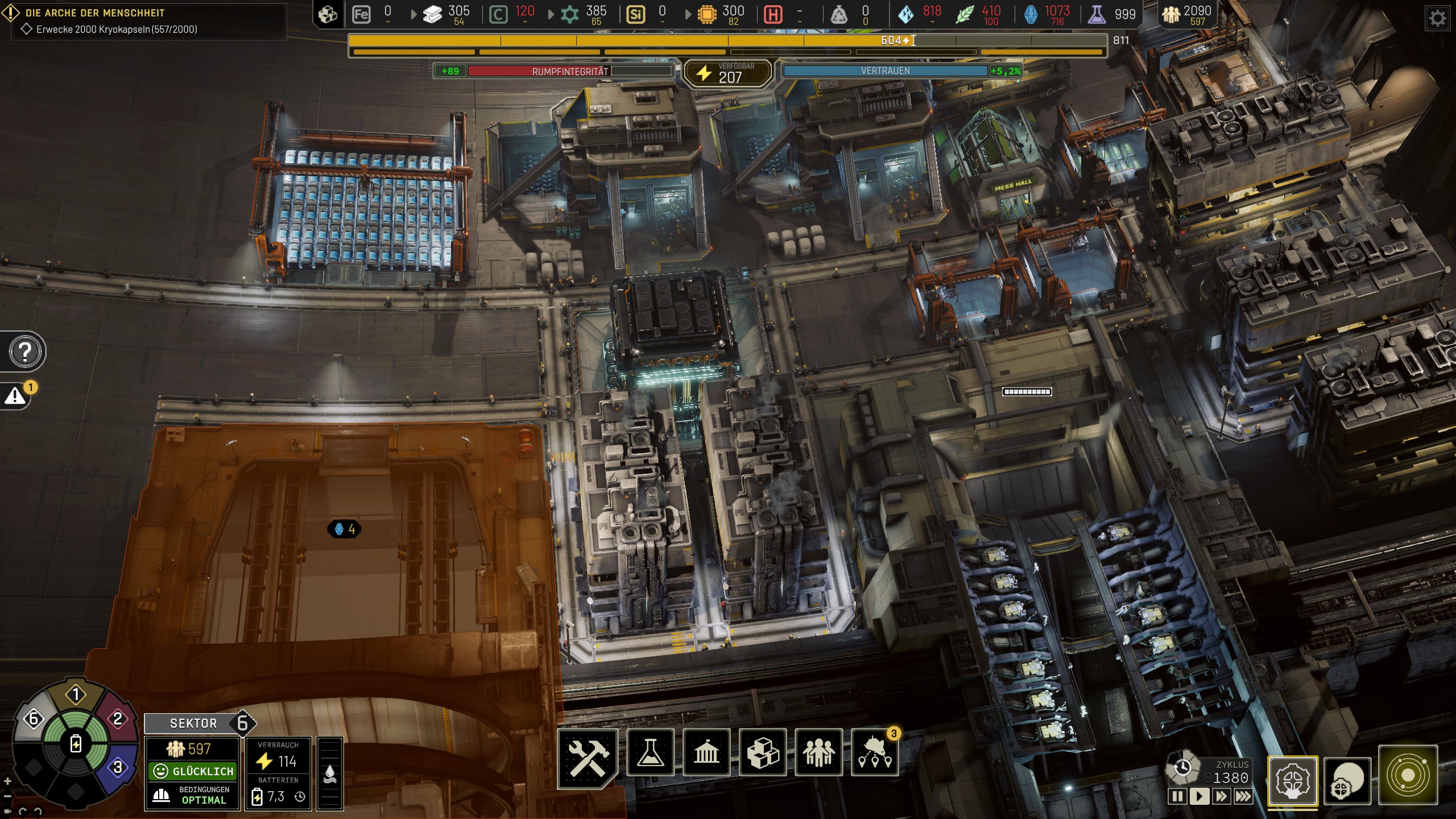
Task: Open the resources menu with stacked cubes icon
Action: 763,752
